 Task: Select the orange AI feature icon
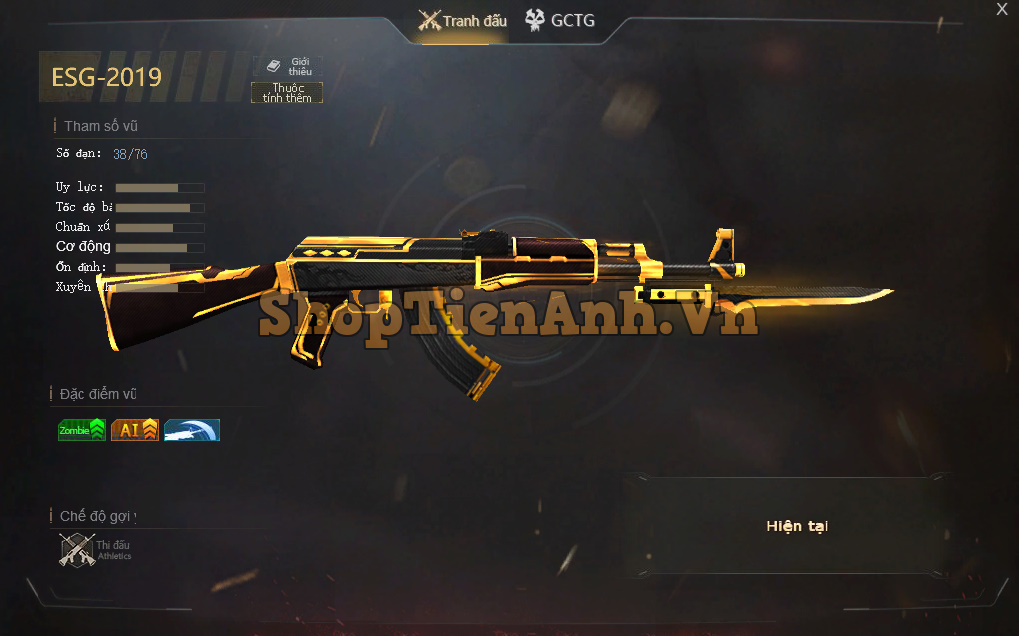tap(135, 430)
